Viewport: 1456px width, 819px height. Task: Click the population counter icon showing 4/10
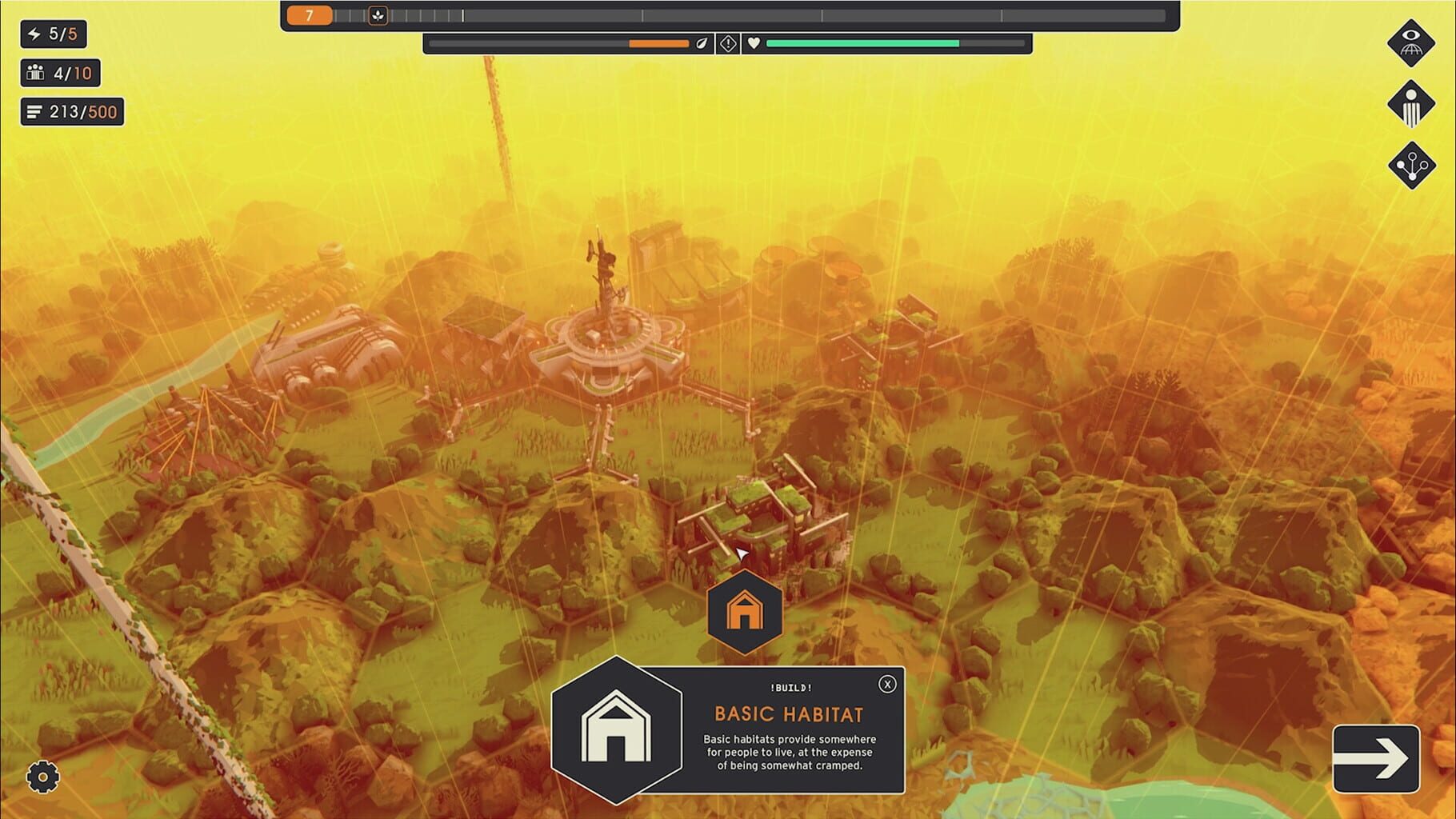coord(34,74)
